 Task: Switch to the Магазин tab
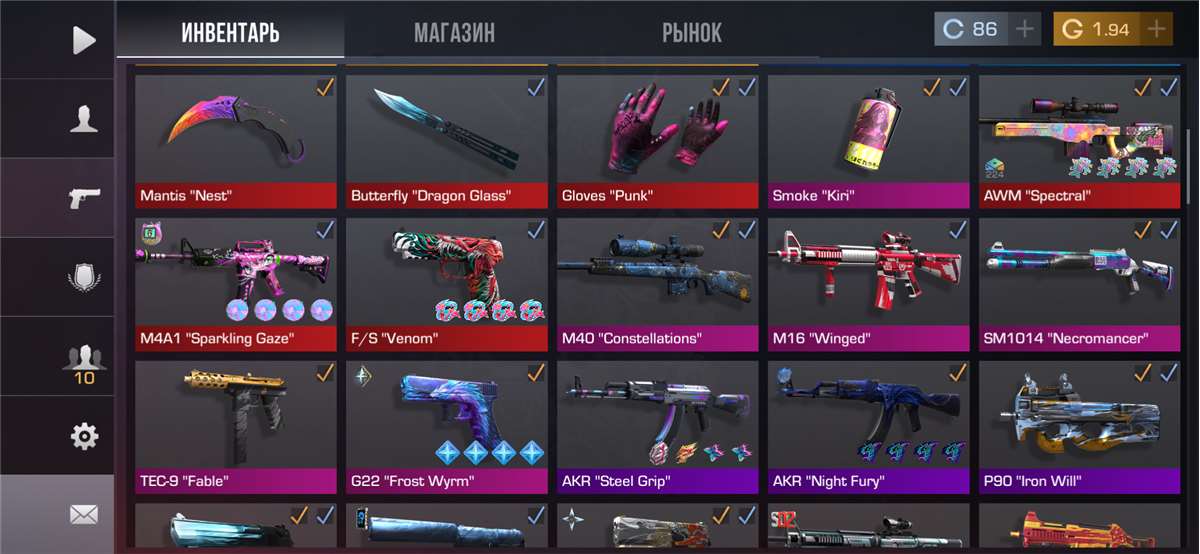point(454,32)
